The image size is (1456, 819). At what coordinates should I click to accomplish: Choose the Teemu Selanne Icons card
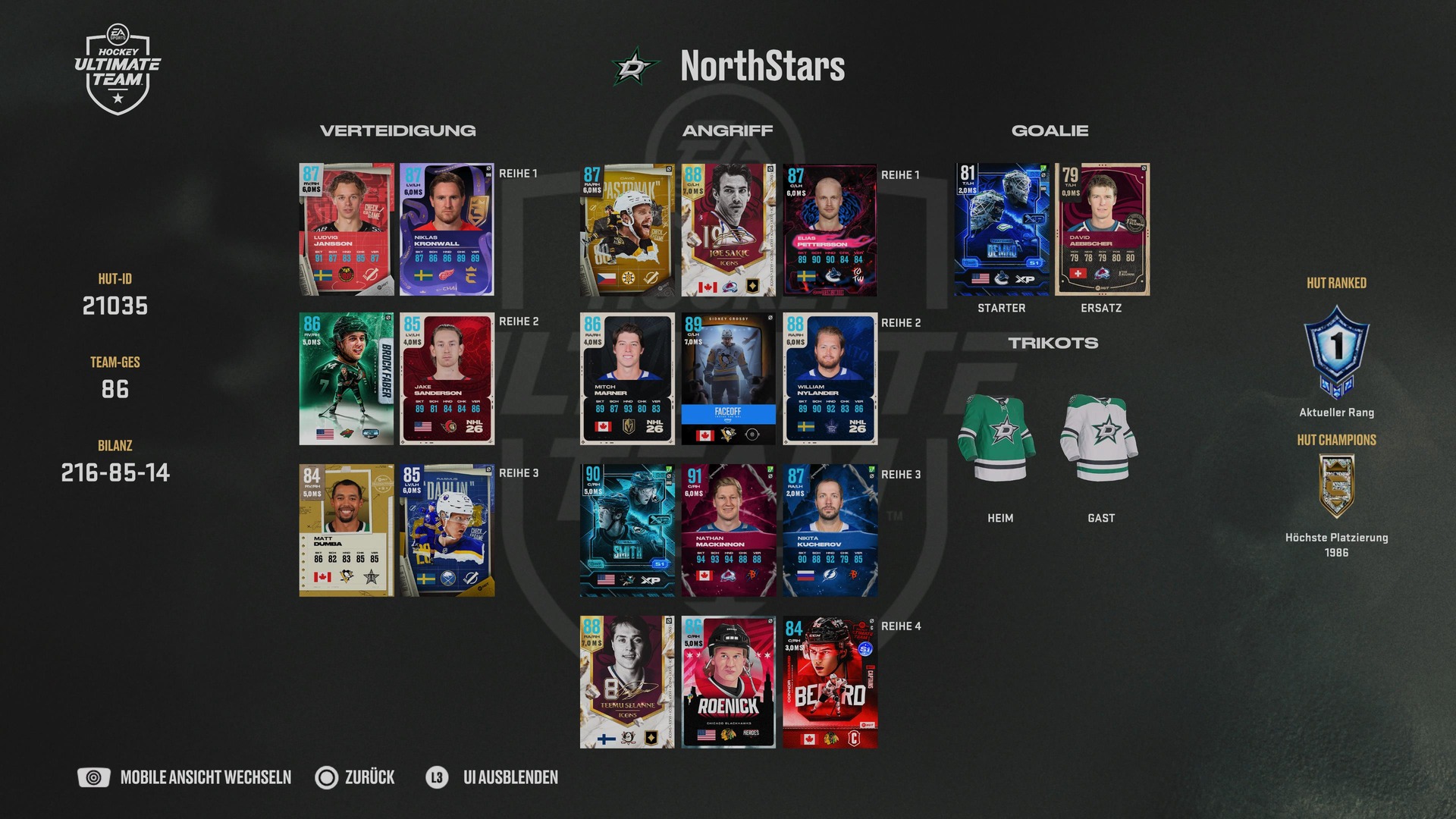pos(627,682)
